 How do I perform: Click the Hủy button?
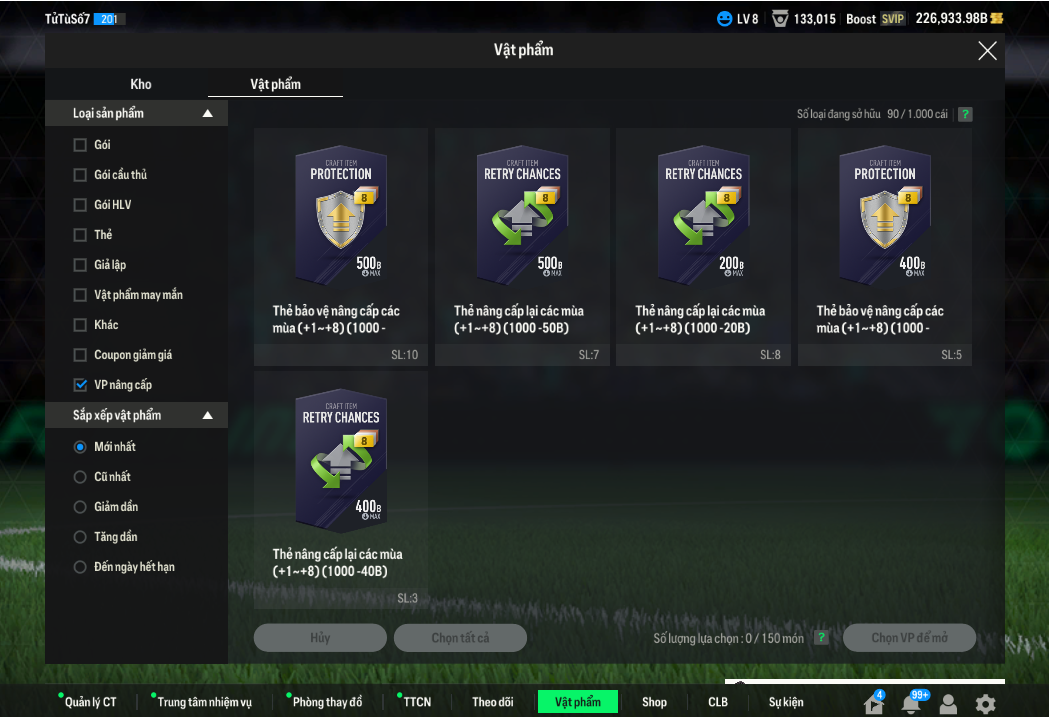tap(320, 638)
